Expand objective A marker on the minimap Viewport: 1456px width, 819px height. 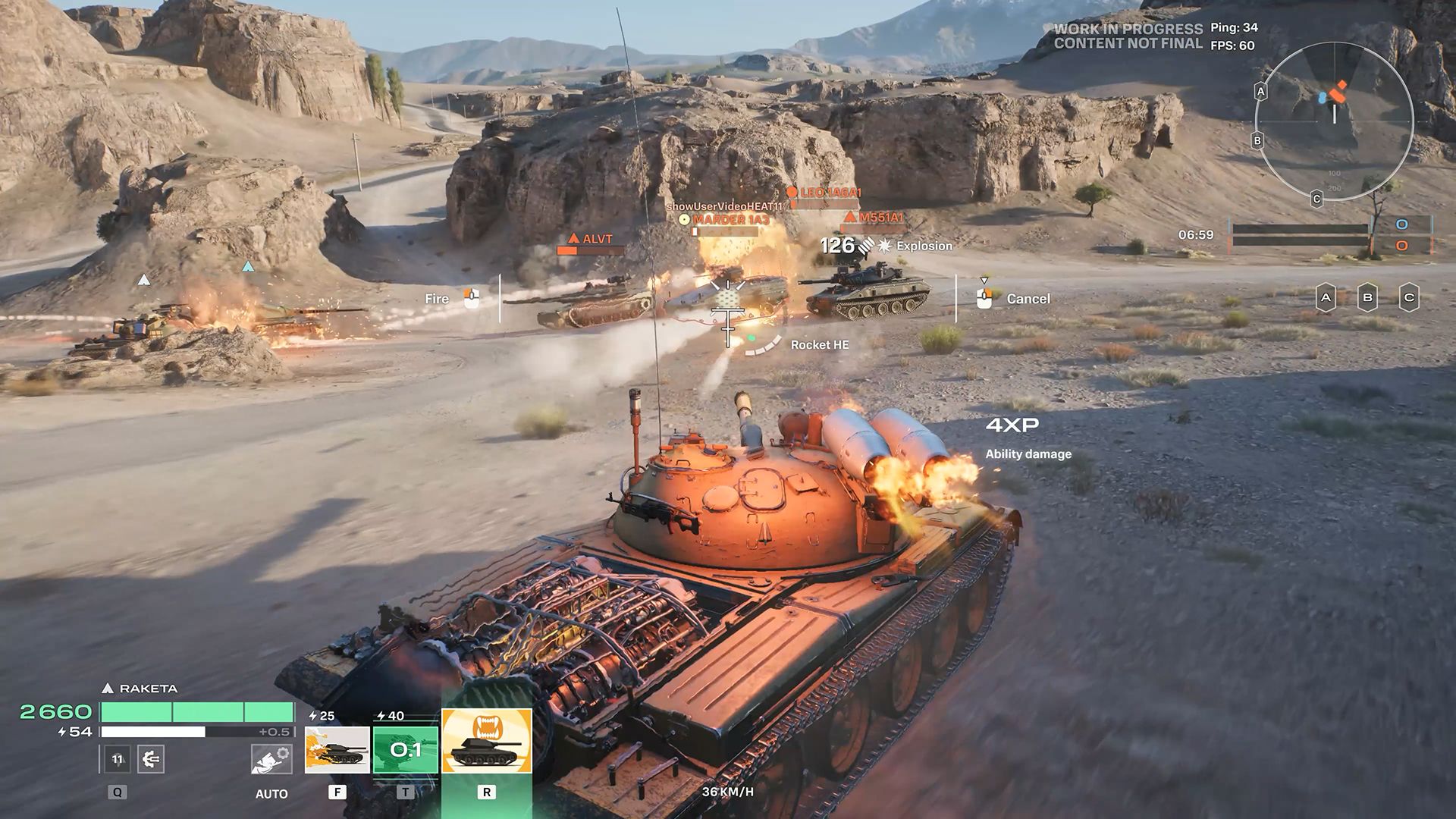1261,92
